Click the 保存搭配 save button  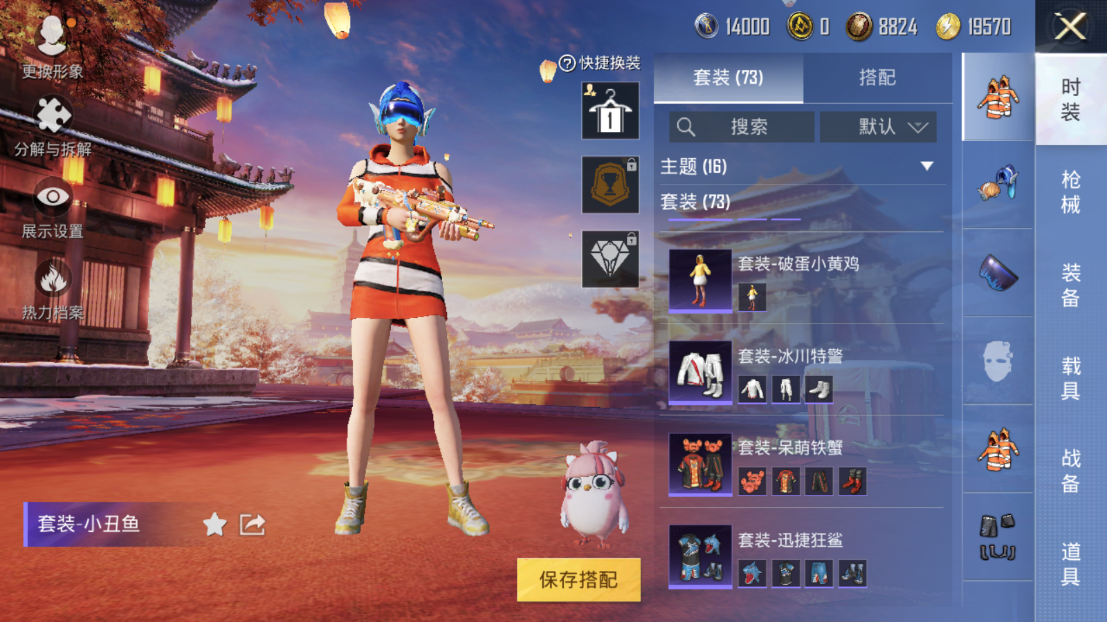point(578,580)
